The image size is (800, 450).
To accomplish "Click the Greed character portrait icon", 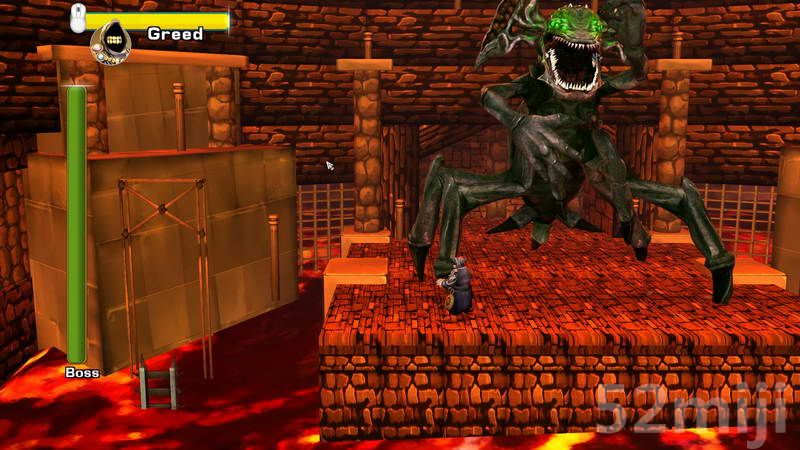I will pyautogui.click(x=110, y=40).
